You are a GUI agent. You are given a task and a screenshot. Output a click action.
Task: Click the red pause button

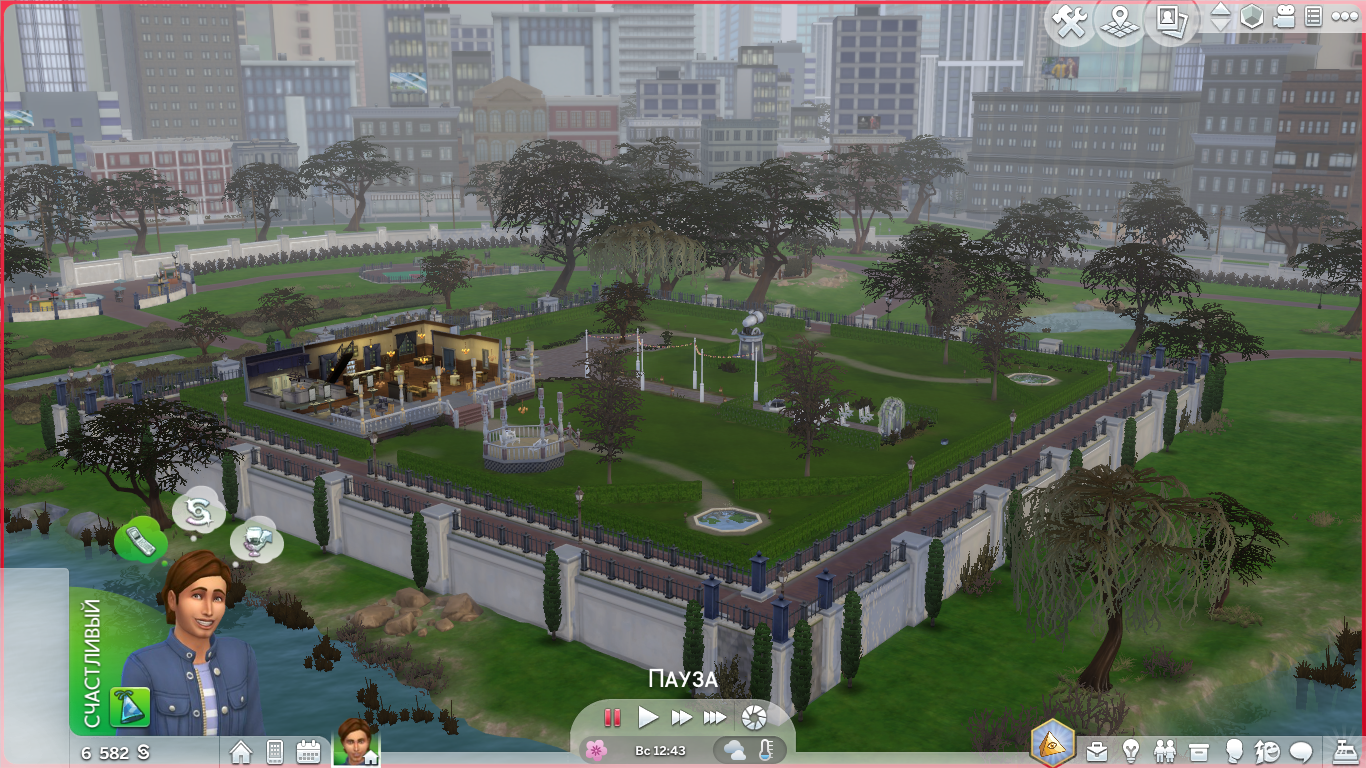coord(612,717)
